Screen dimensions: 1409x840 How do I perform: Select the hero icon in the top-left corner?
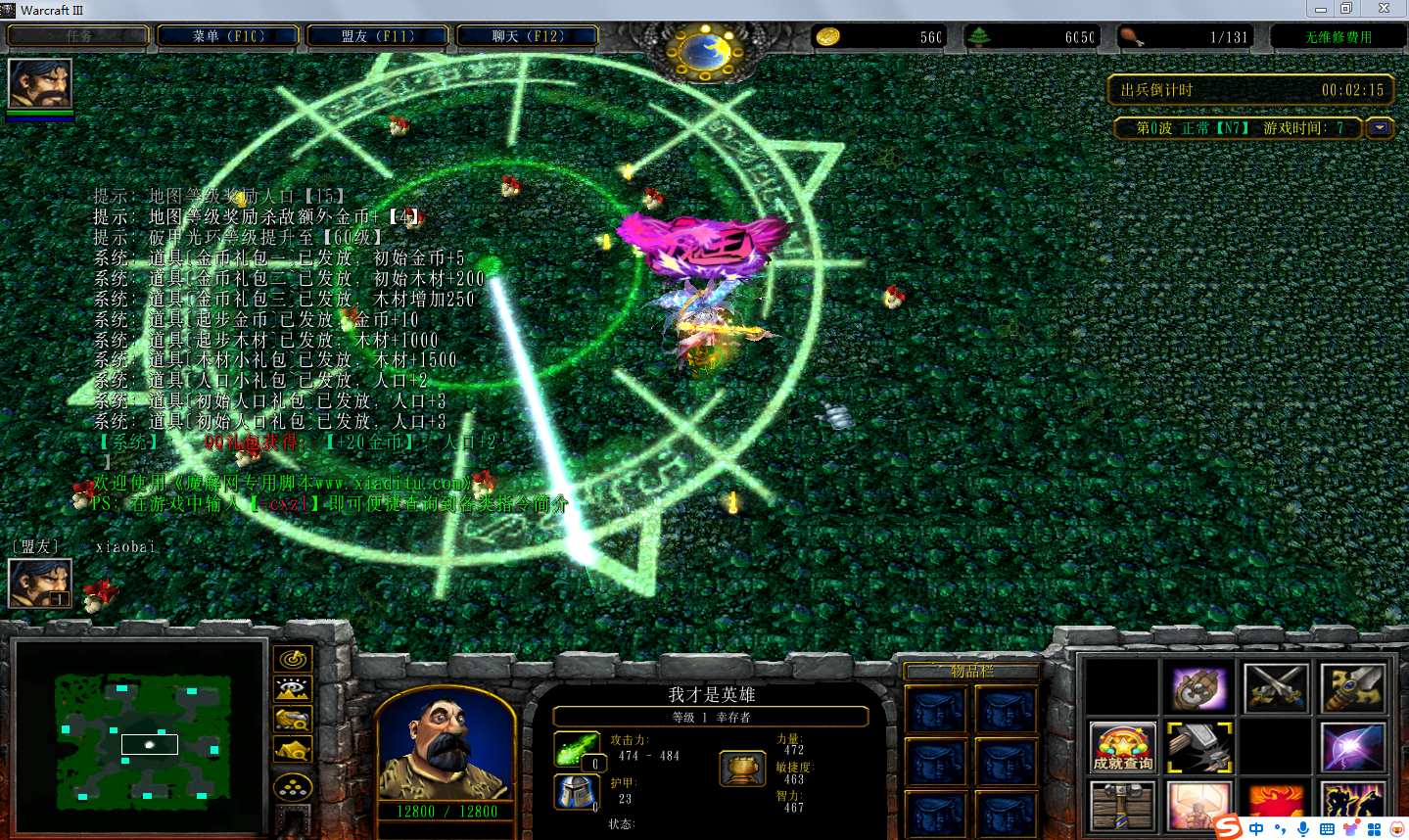pyautogui.click(x=40, y=84)
